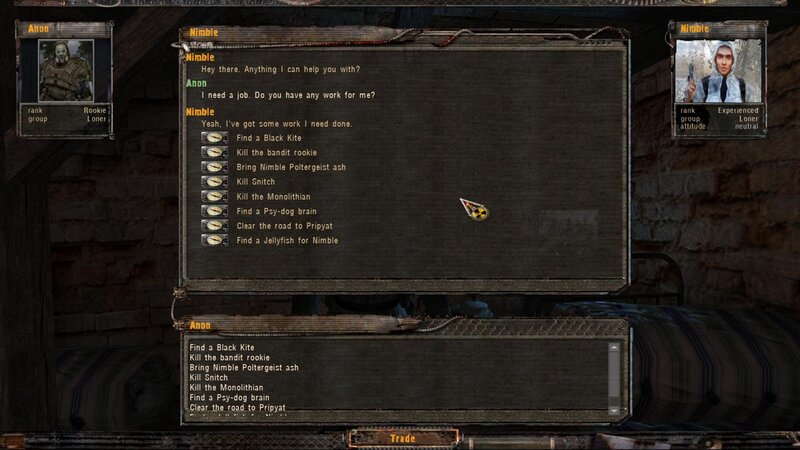The width and height of the screenshot is (800, 450).
Task: Click the reply list's scroll down arrow
Action: tap(614, 409)
